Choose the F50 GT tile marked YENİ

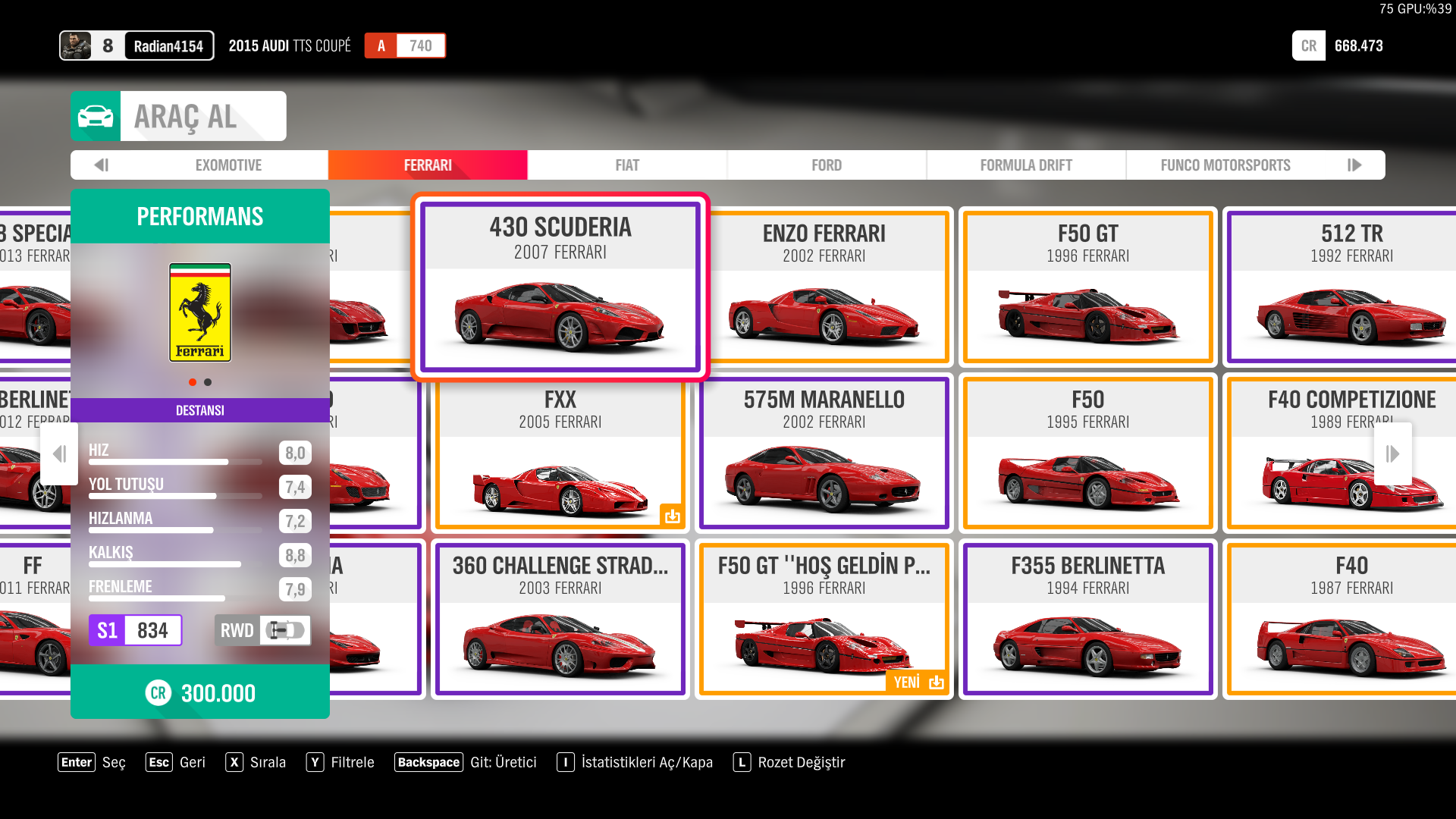click(x=824, y=619)
